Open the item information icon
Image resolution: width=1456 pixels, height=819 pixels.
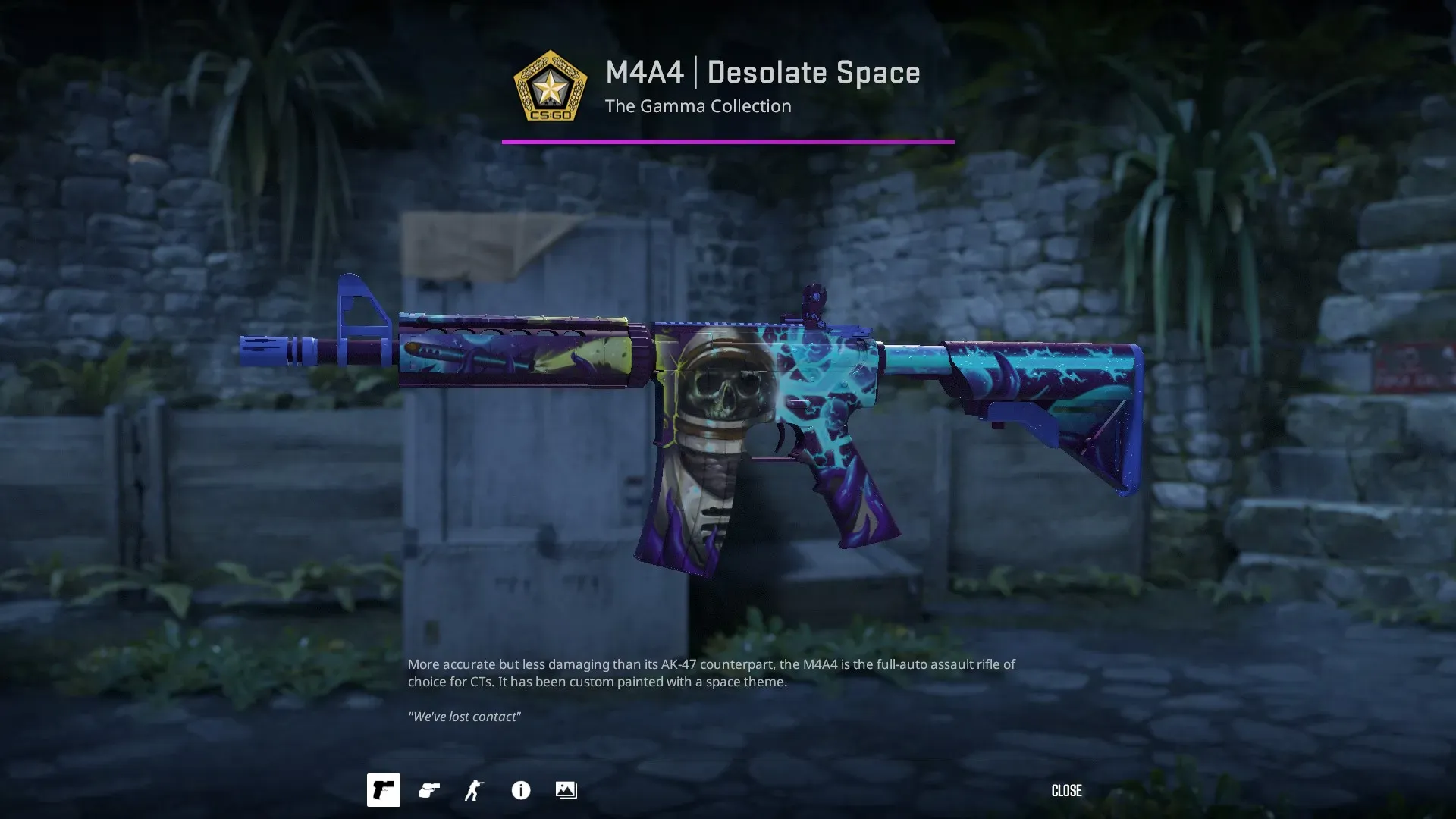[x=520, y=790]
